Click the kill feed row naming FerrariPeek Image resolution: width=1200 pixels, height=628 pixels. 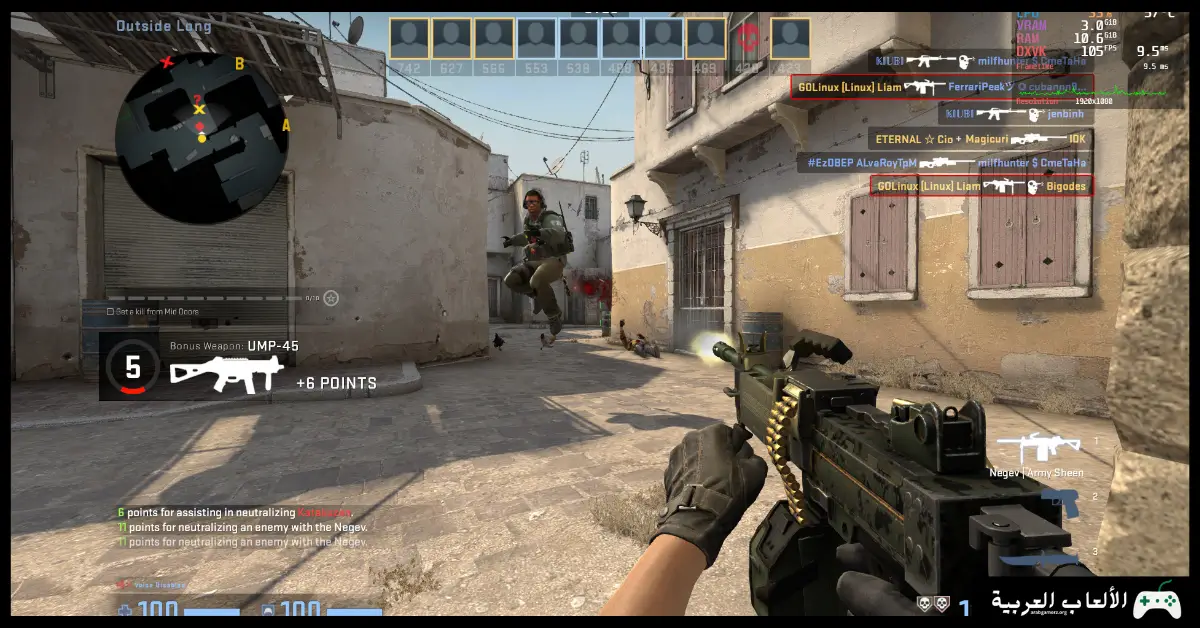(941, 87)
